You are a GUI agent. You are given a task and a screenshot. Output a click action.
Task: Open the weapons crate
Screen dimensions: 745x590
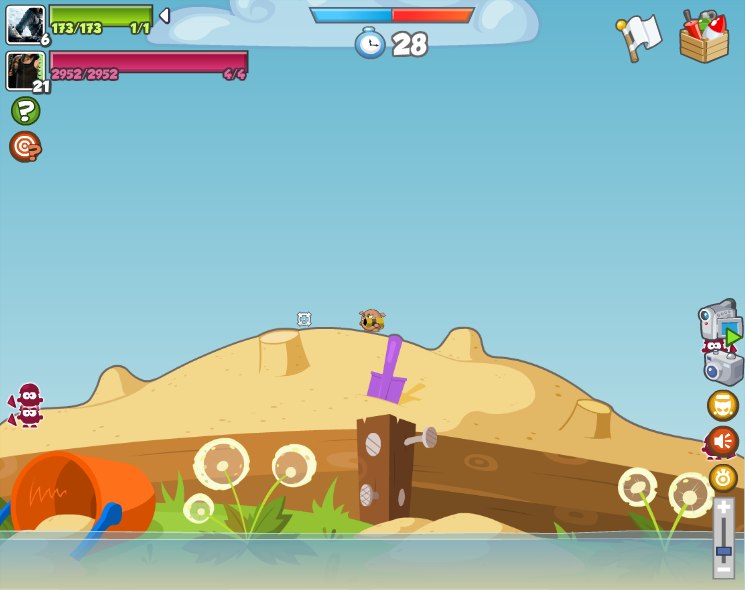[x=704, y=38]
